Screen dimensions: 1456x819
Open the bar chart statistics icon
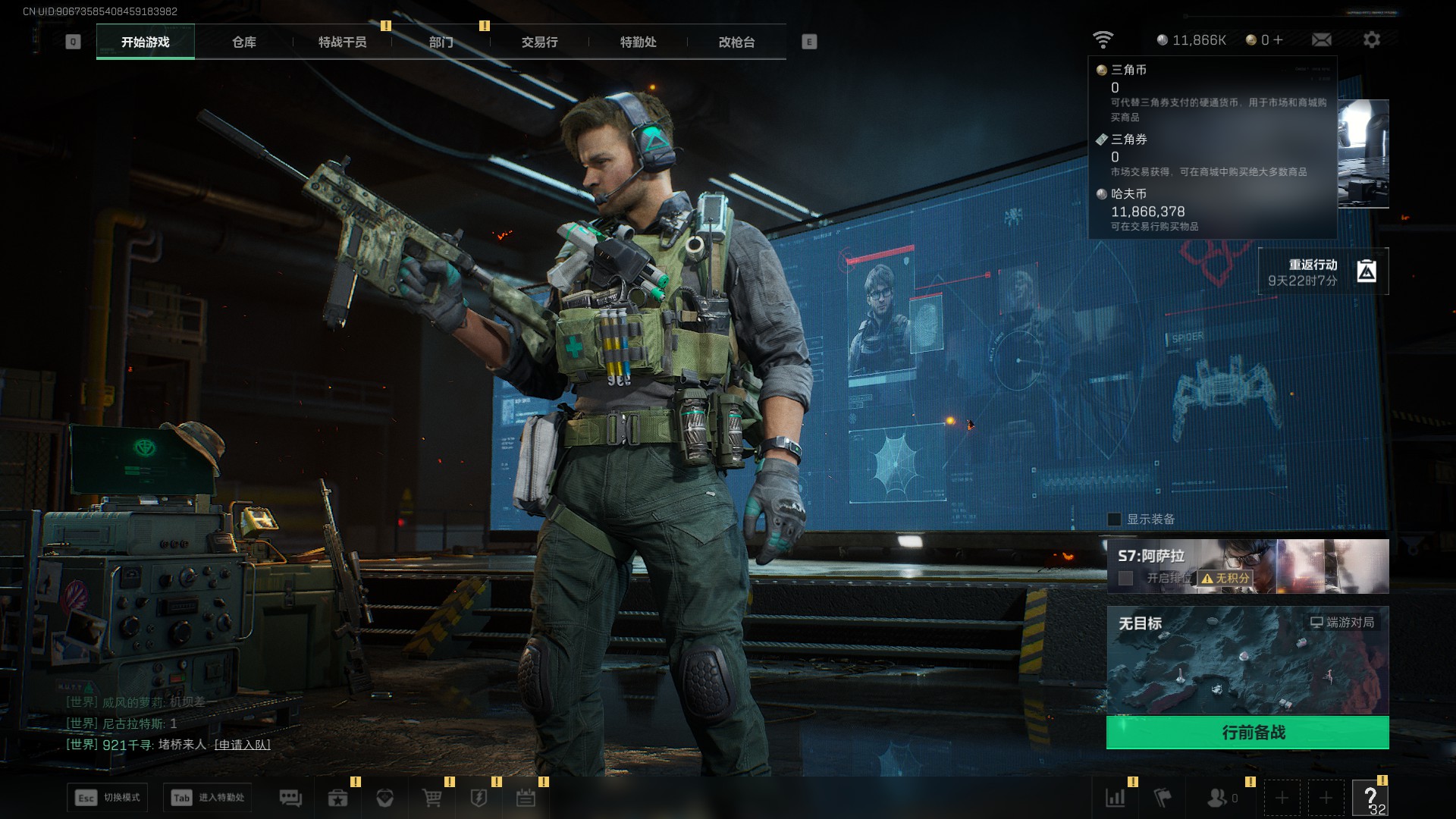pos(1116,798)
